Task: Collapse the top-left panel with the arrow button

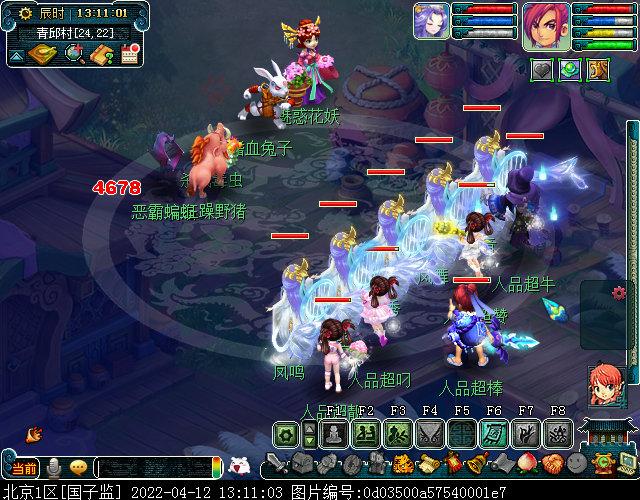Action: pos(17,55)
